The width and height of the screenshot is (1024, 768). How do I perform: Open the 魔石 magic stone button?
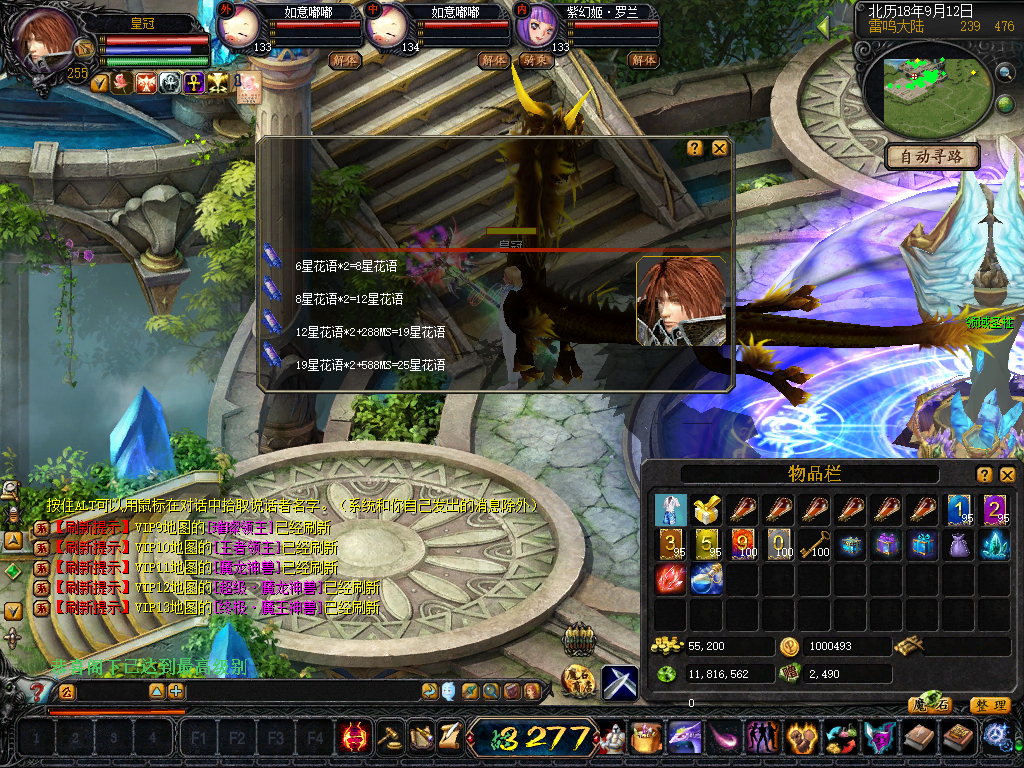pyautogui.click(x=931, y=705)
